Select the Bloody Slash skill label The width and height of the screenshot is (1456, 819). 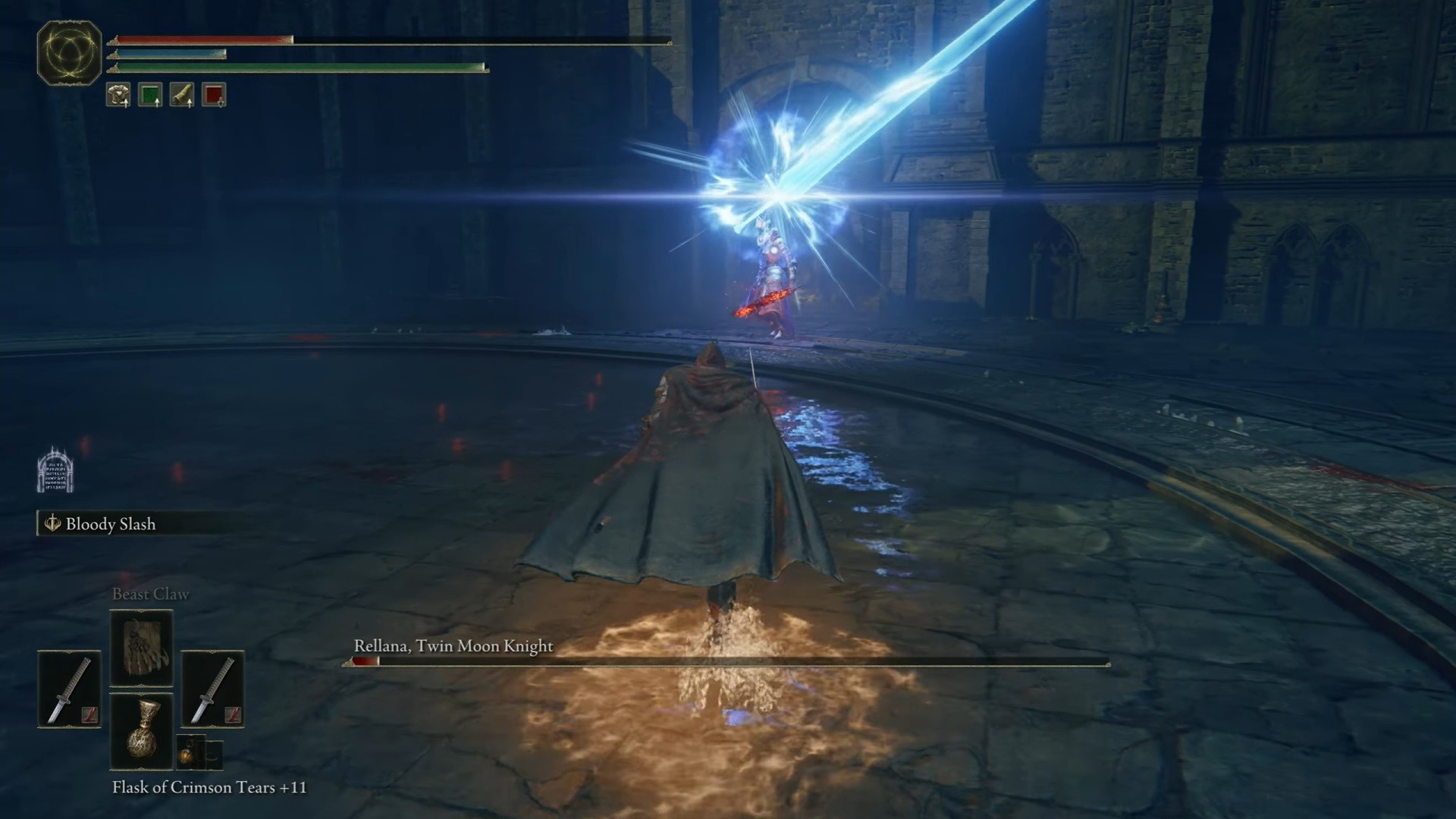[x=110, y=524]
